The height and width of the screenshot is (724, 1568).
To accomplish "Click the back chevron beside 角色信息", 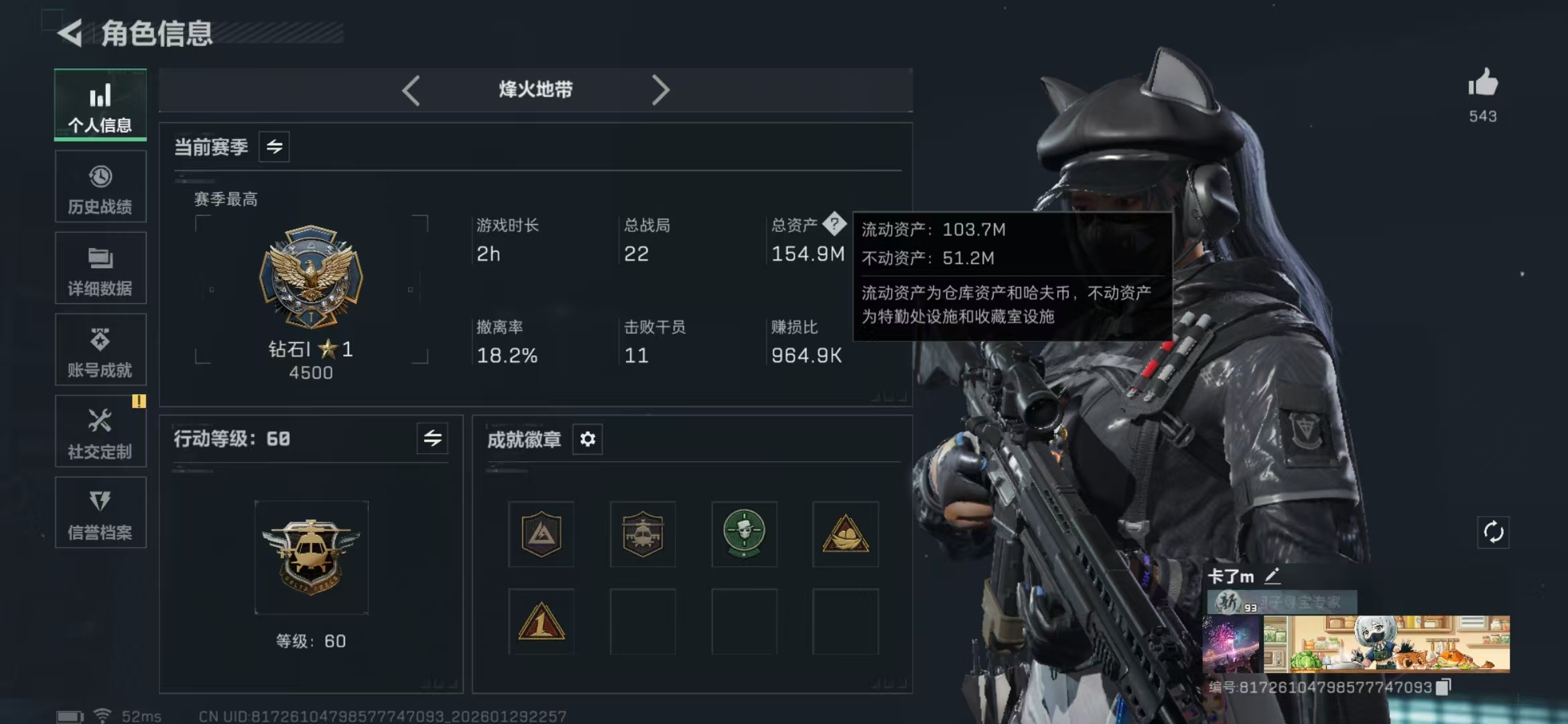I will (69, 32).
